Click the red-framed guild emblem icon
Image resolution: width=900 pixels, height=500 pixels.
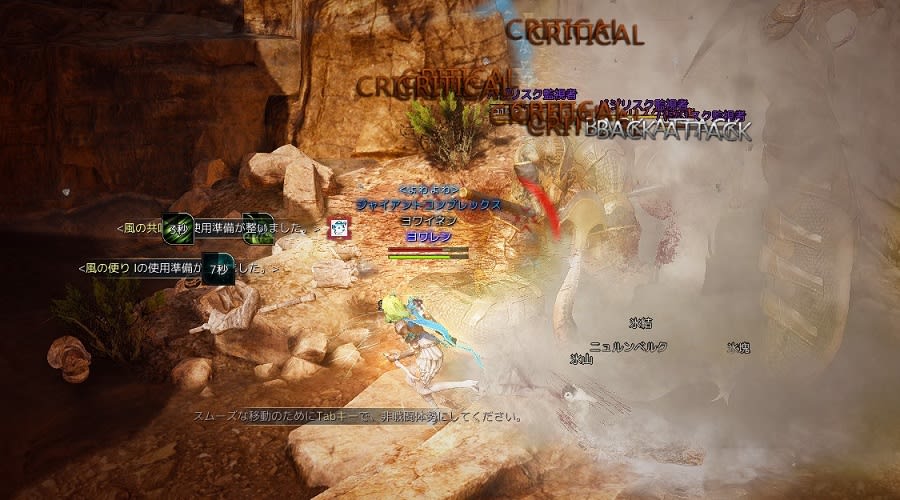pyautogui.click(x=341, y=229)
